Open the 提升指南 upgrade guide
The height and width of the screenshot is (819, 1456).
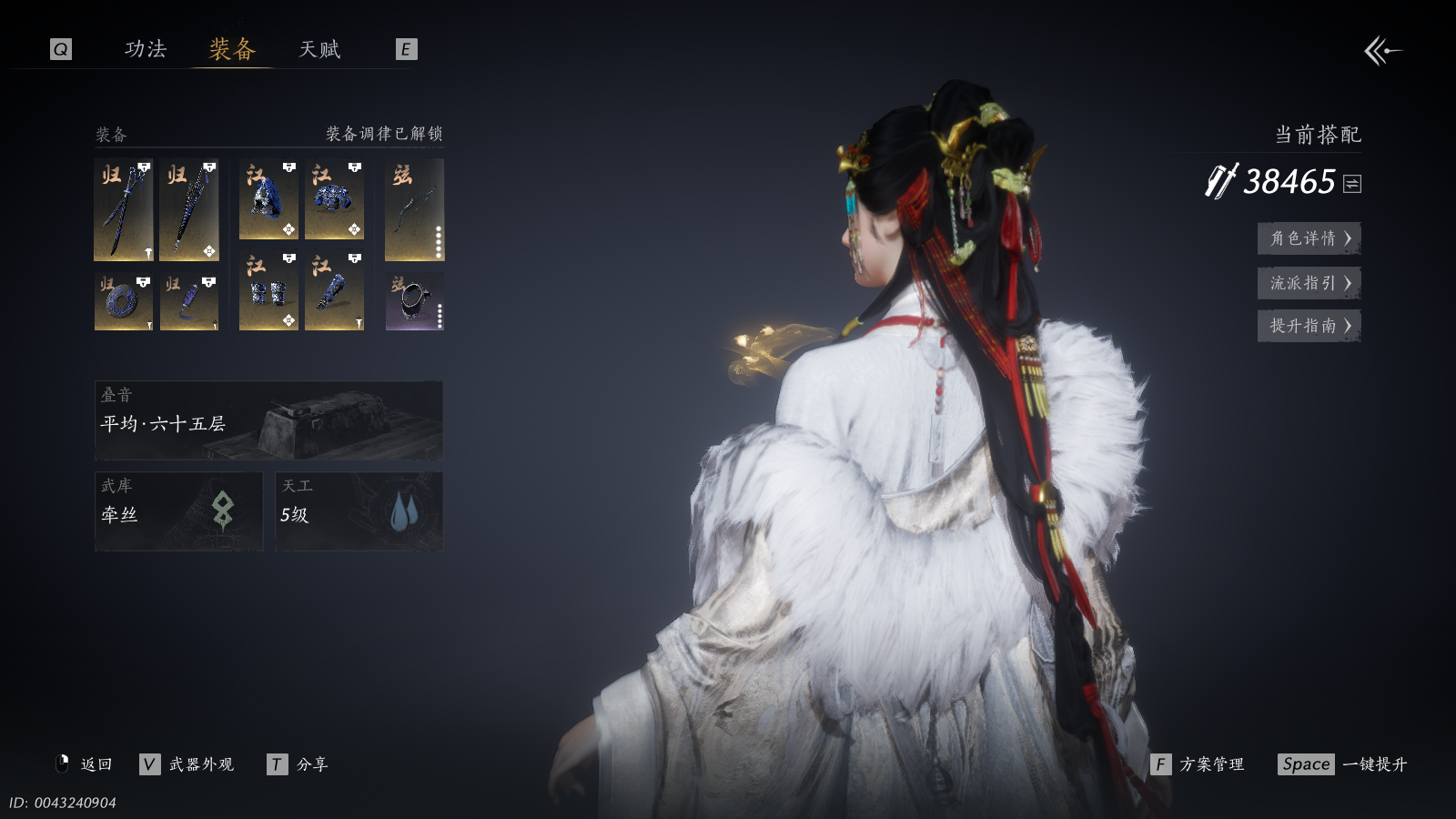click(1309, 326)
